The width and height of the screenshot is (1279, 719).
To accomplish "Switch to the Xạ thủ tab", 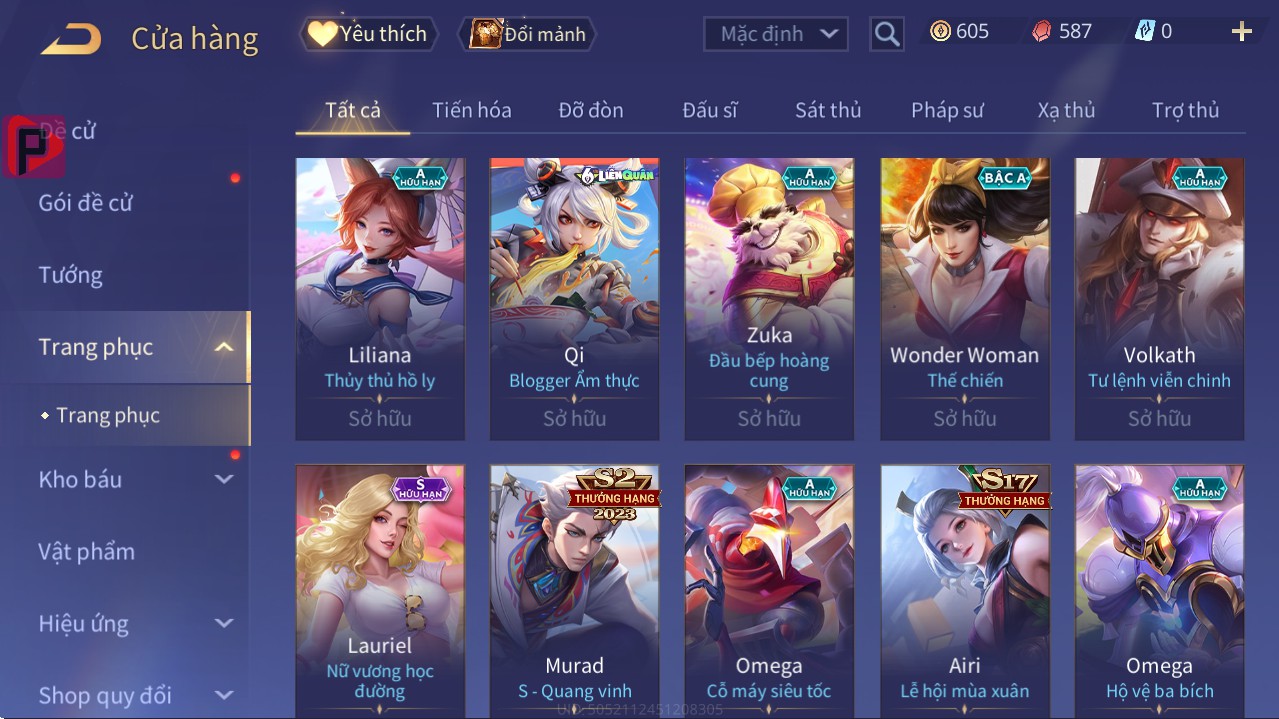I will [x=1066, y=110].
